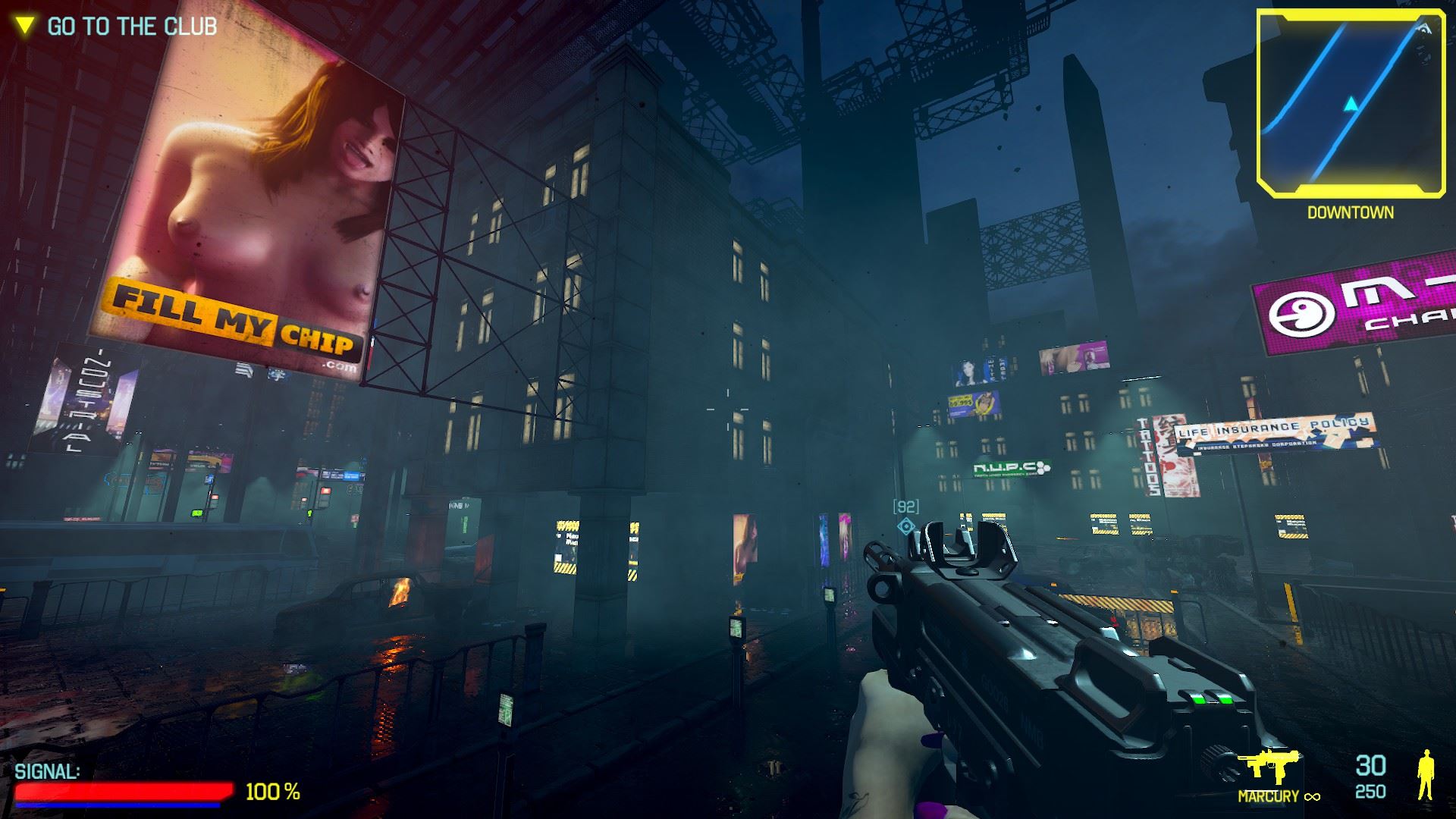Click the 'Go to the Club' objective tracker
This screenshot has width=1456, height=819.
click(132, 27)
